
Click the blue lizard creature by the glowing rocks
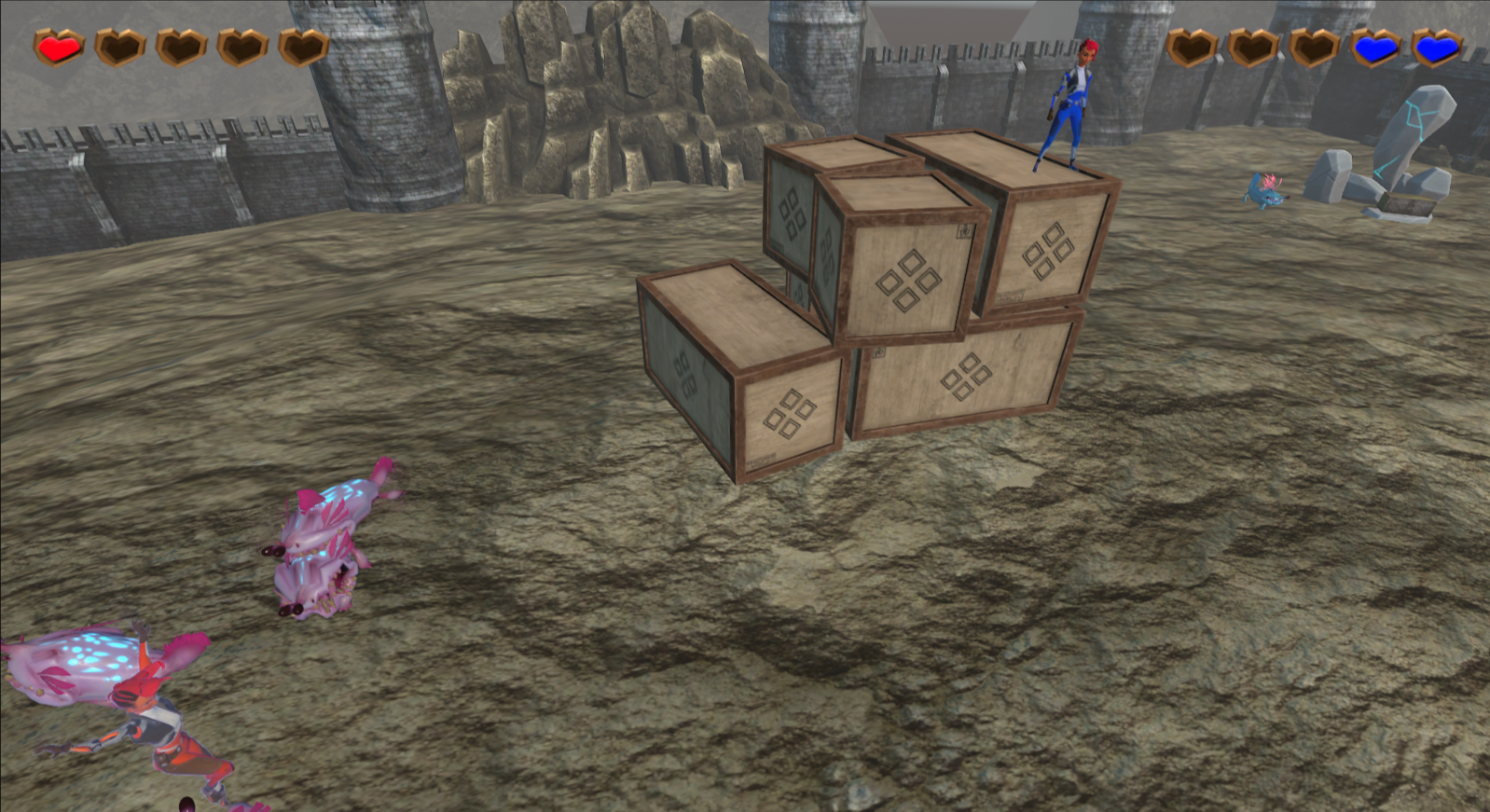point(1264,191)
